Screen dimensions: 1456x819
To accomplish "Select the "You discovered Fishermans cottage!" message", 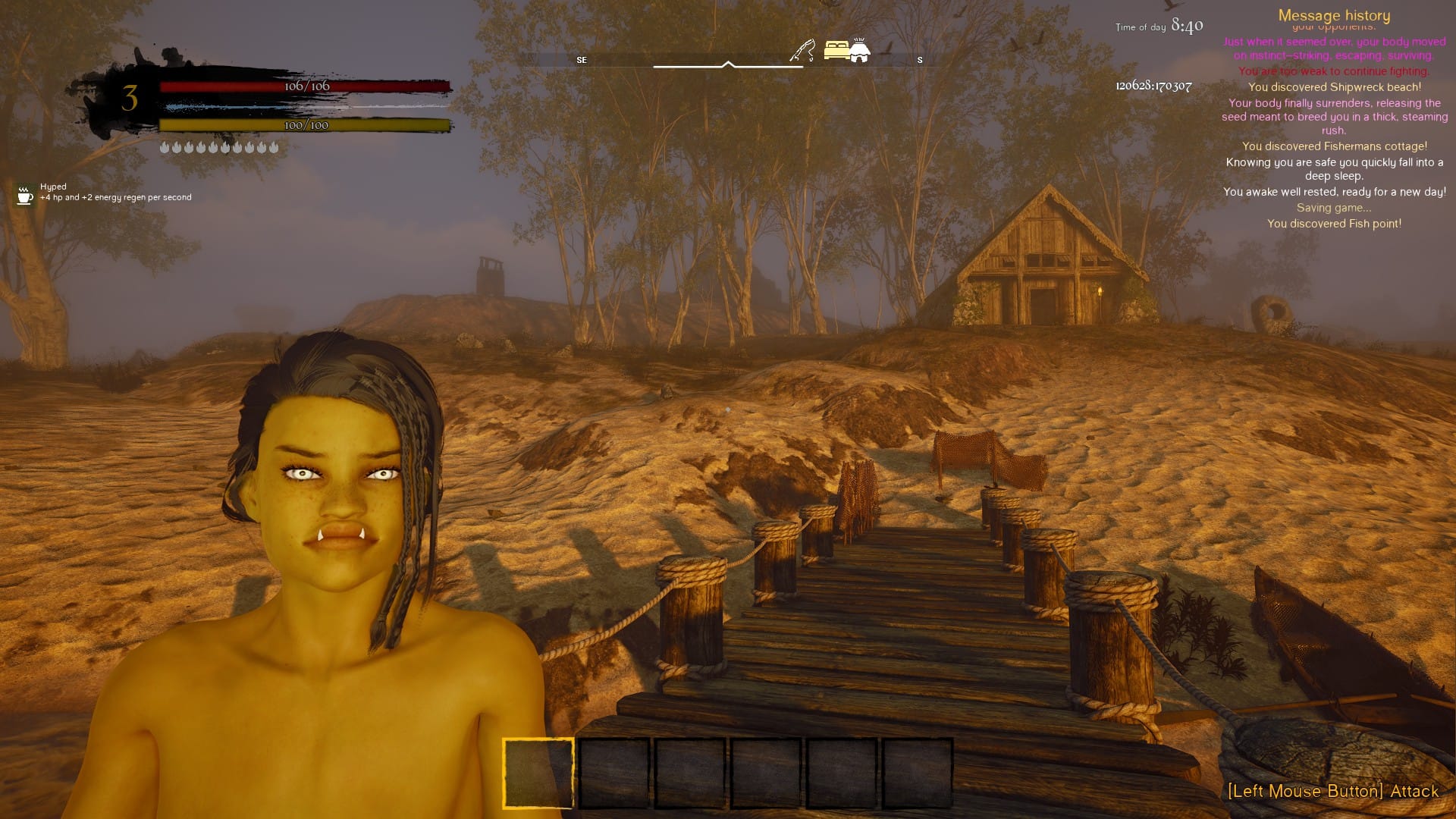I will [x=1334, y=146].
